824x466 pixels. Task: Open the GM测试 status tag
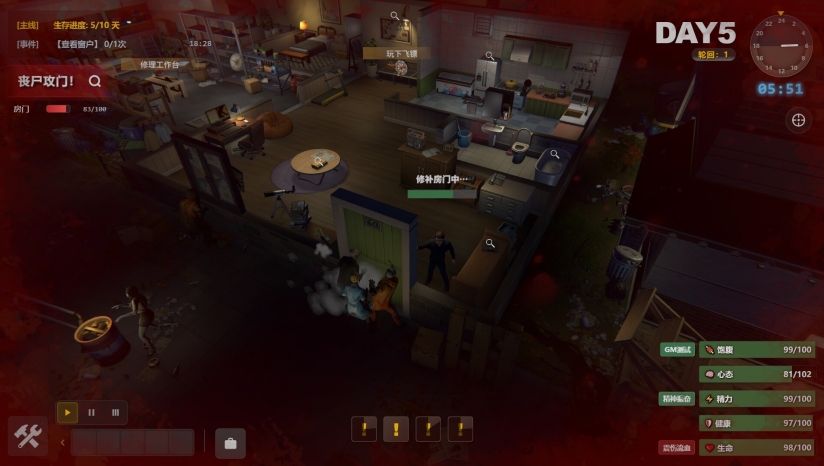pyautogui.click(x=677, y=349)
